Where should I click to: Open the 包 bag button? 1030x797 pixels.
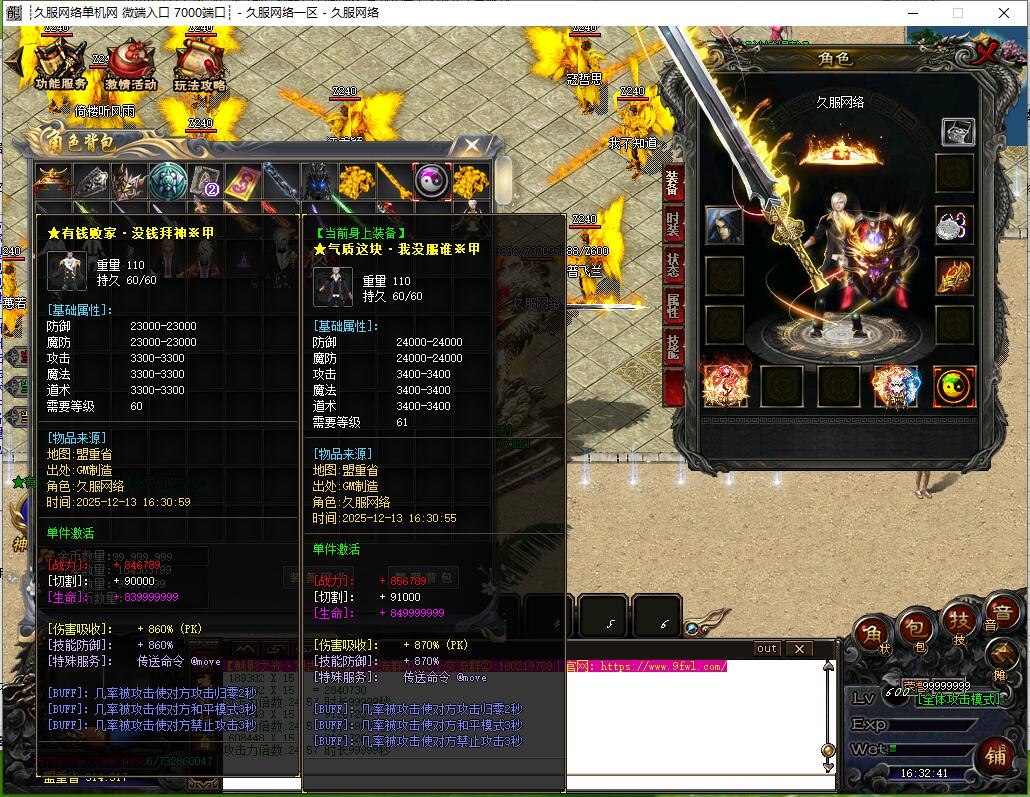click(x=914, y=632)
